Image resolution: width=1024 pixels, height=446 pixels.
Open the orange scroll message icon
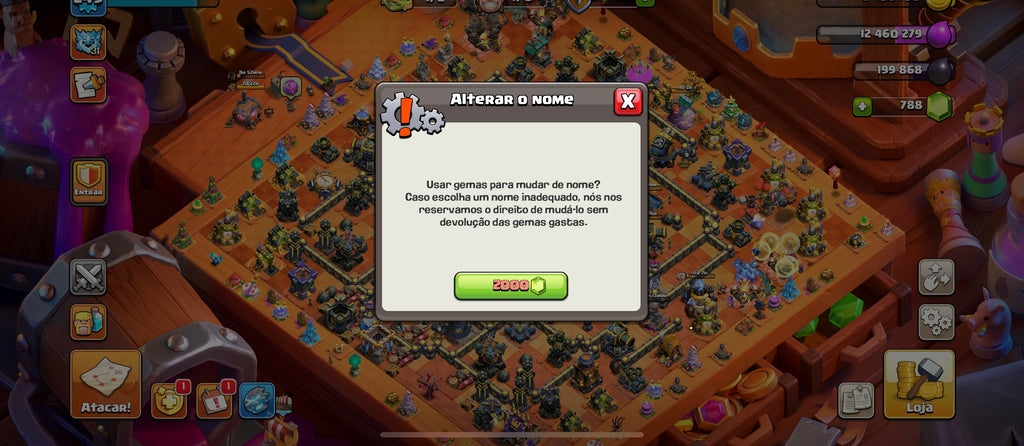[x=88, y=85]
